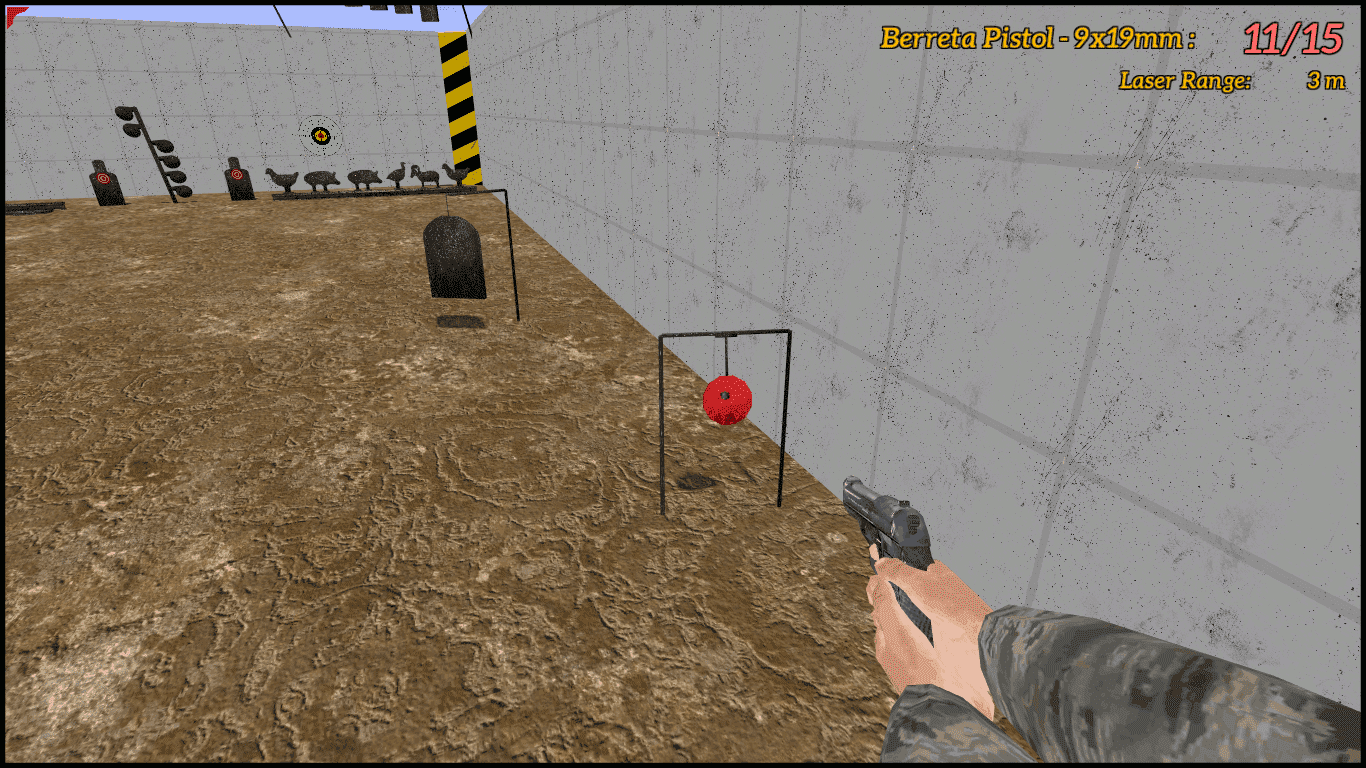Flip the bottom dueling tree paddle
Viewport: 1366px width, 768px height.
tap(183, 190)
